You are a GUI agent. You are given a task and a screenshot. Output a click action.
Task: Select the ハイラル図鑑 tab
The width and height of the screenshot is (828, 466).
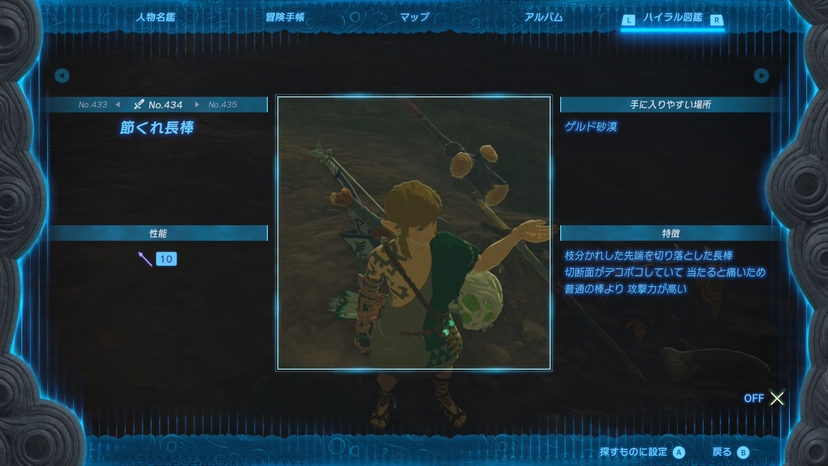tap(673, 17)
